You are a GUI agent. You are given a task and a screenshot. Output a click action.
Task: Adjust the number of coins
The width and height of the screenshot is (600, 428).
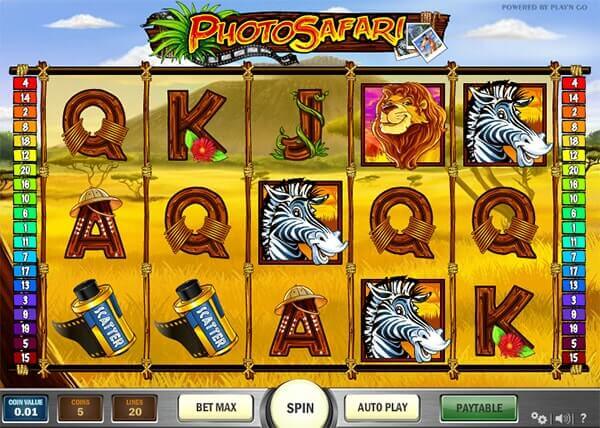coord(79,408)
